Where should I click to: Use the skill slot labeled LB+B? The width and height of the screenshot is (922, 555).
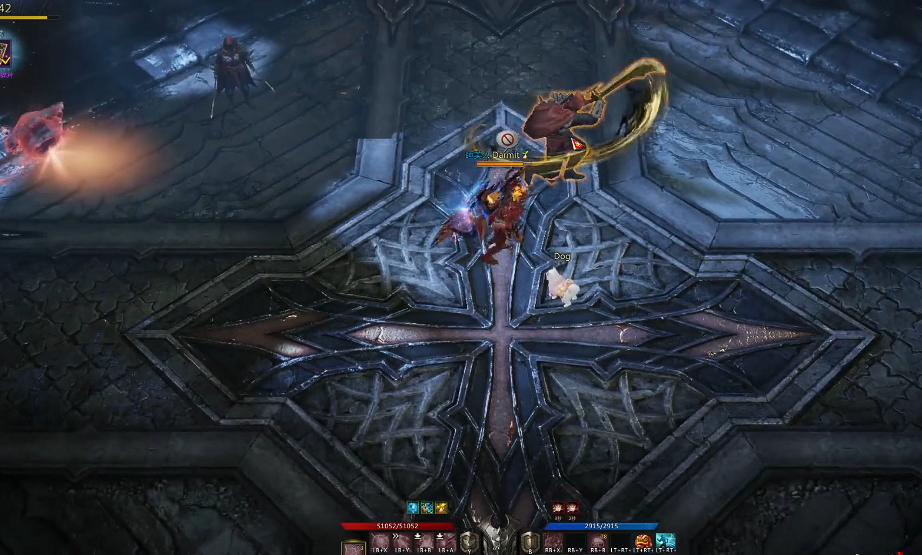(424, 543)
